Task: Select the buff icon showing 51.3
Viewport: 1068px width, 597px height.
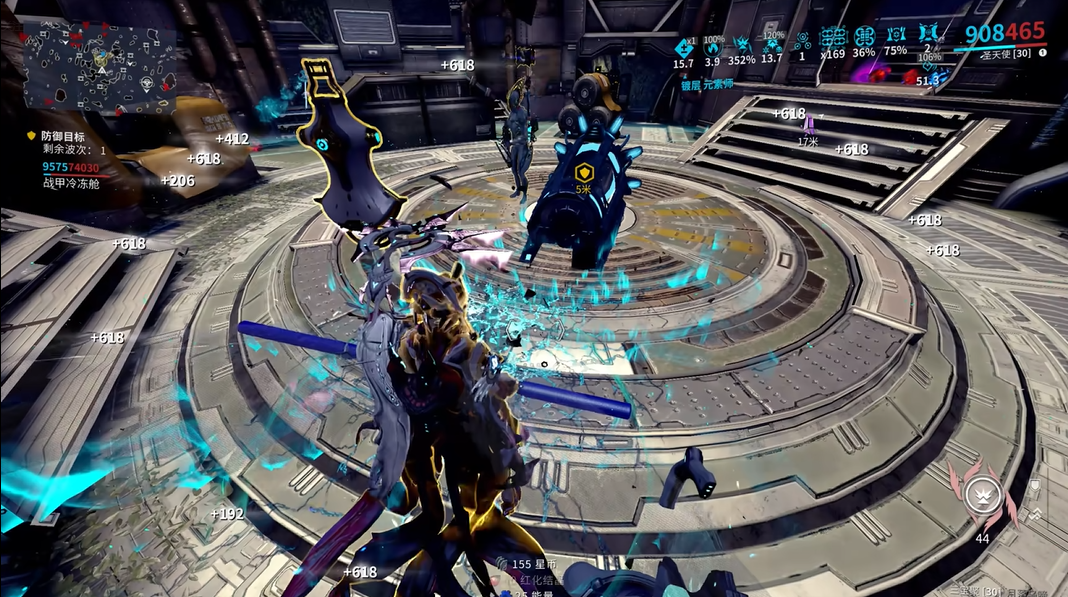Action: [928, 70]
